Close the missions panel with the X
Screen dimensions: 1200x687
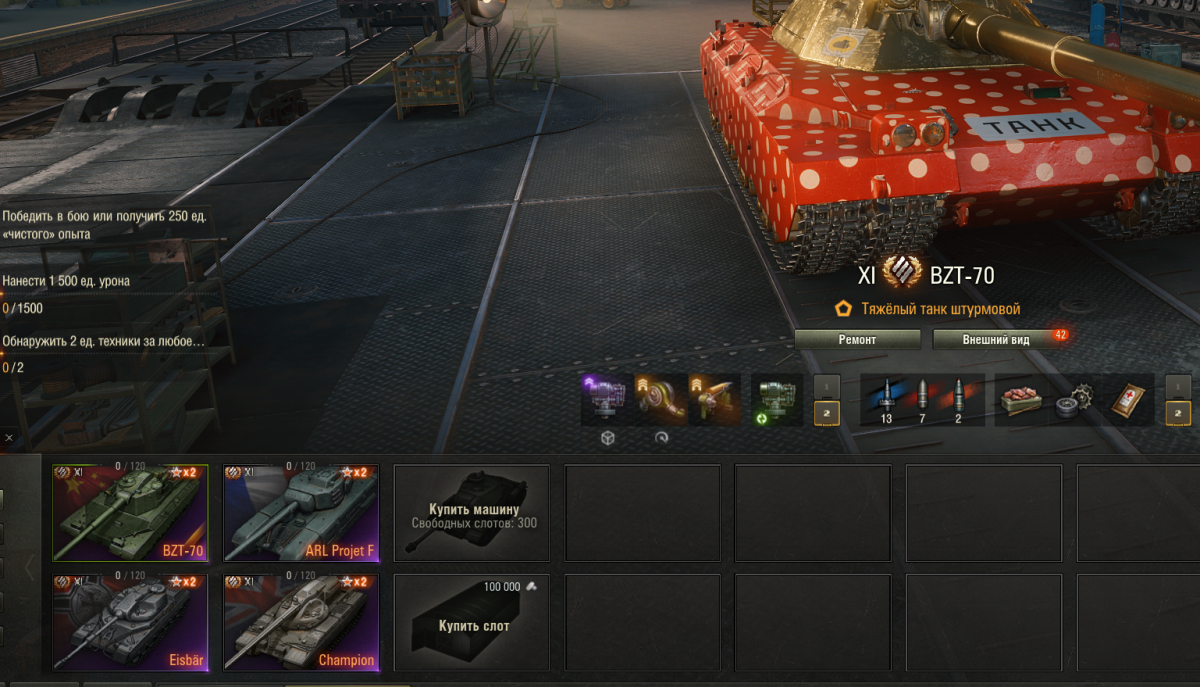pyautogui.click(x=8, y=438)
